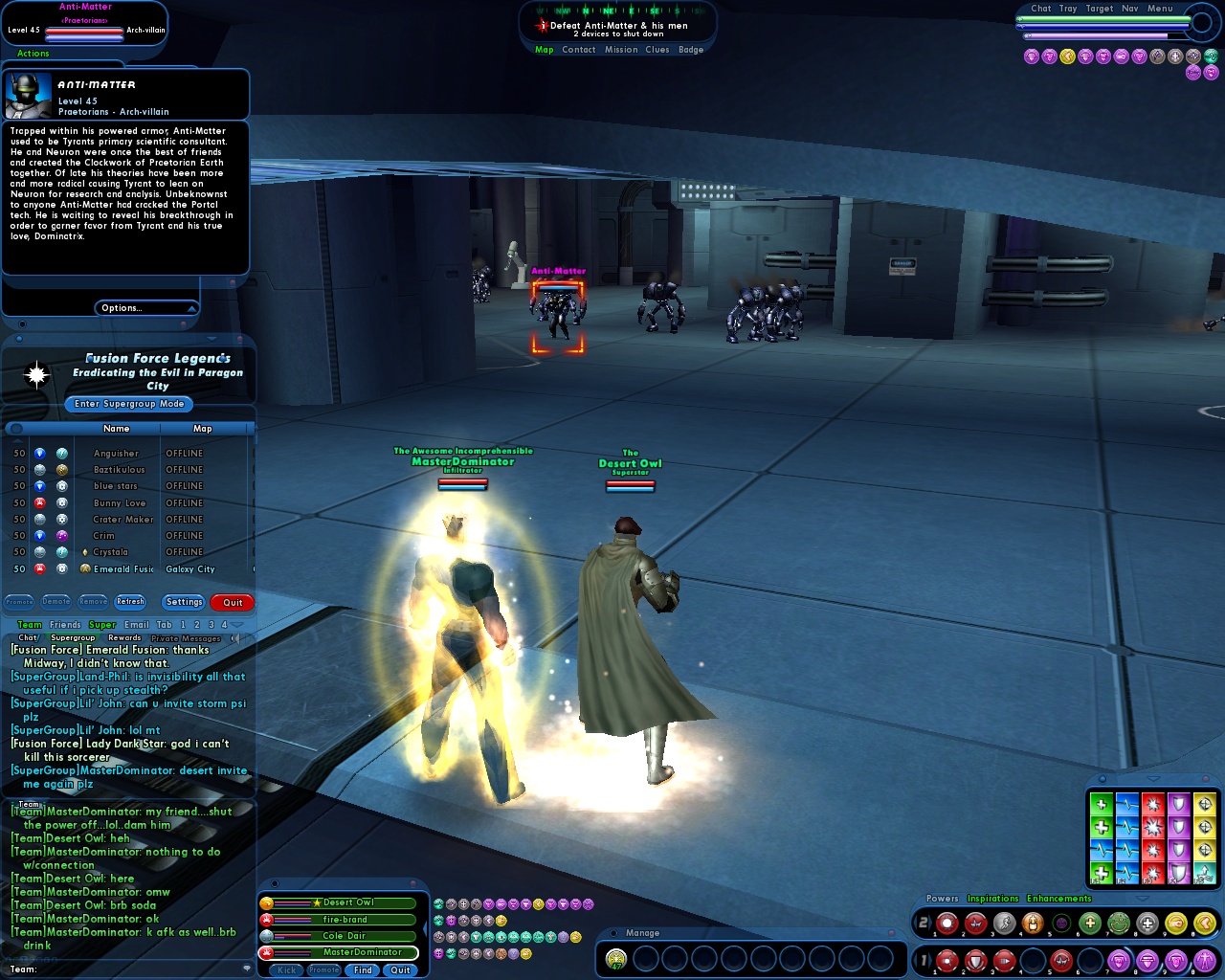Click the Refresh button in the supergroup window
The image size is (1225, 980).
131,601
